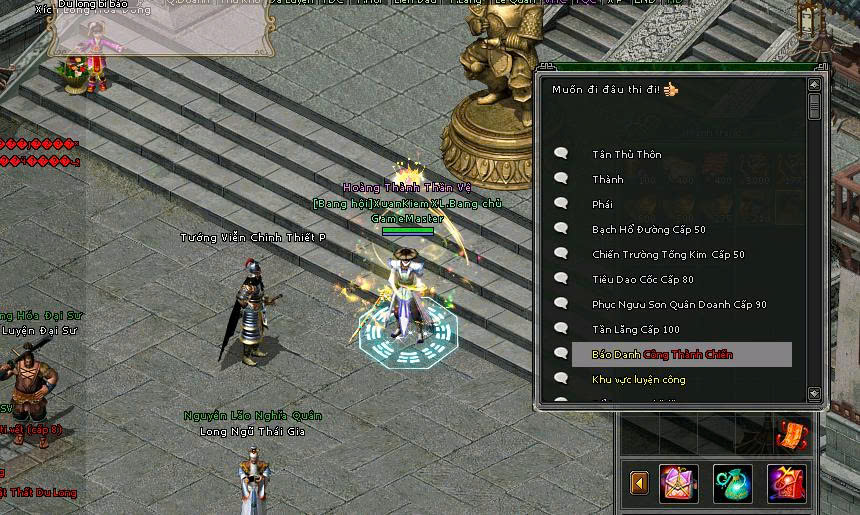Click the dialog's scroll-down arrow
This screenshot has width=860, height=515.
click(814, 394)
